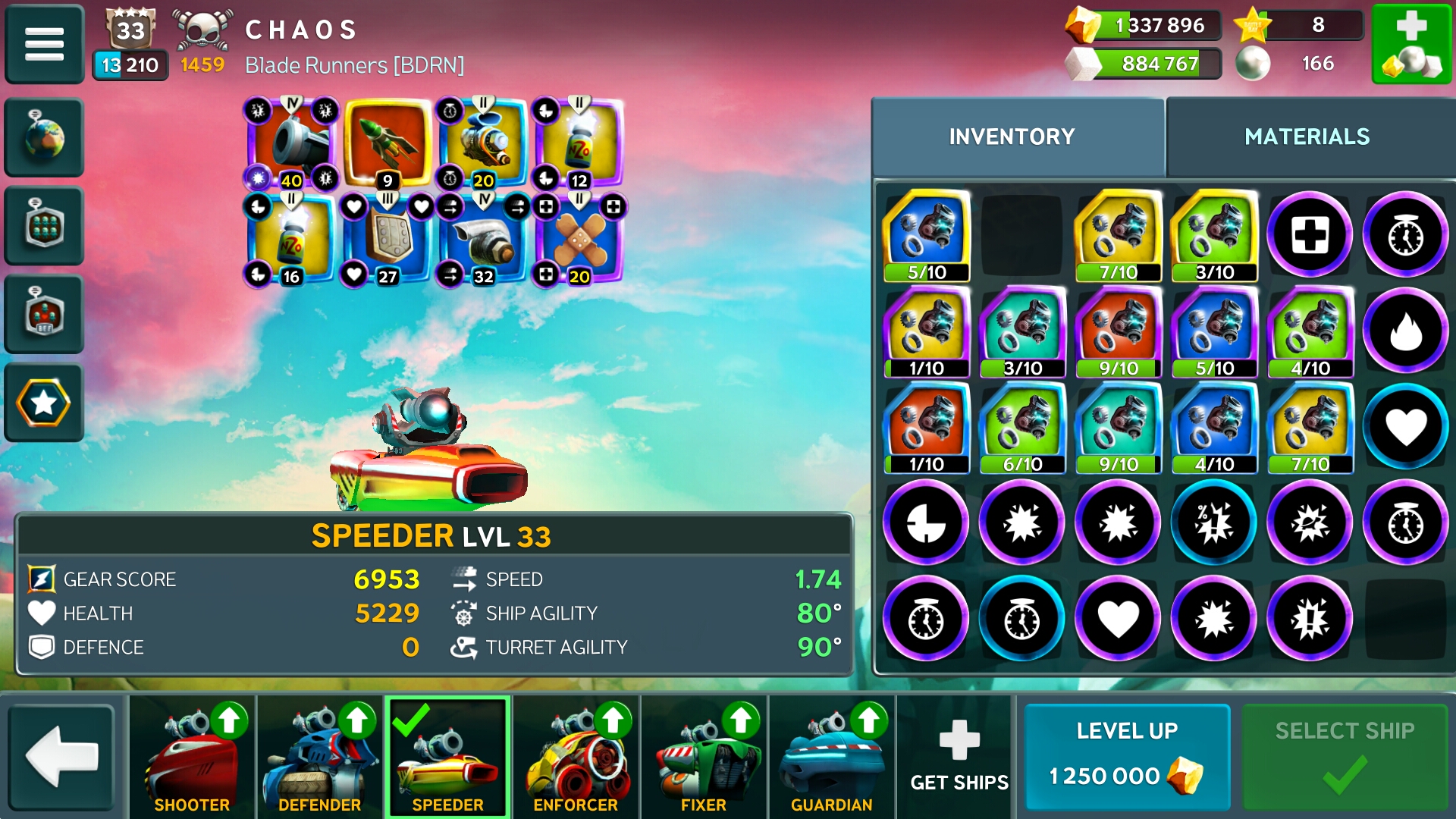Screen dimensions: 1456x819
Task: Pick the Enforcer ship
Action: pos(576,757)
